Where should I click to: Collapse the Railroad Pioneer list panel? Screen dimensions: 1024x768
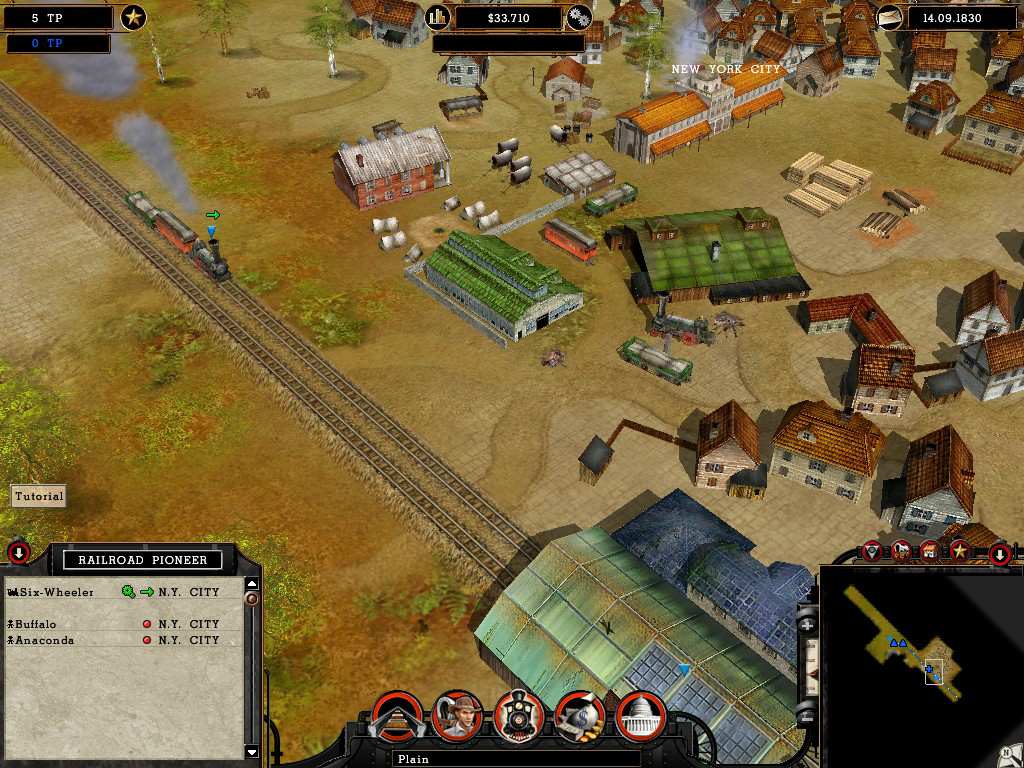click(18, 552)
